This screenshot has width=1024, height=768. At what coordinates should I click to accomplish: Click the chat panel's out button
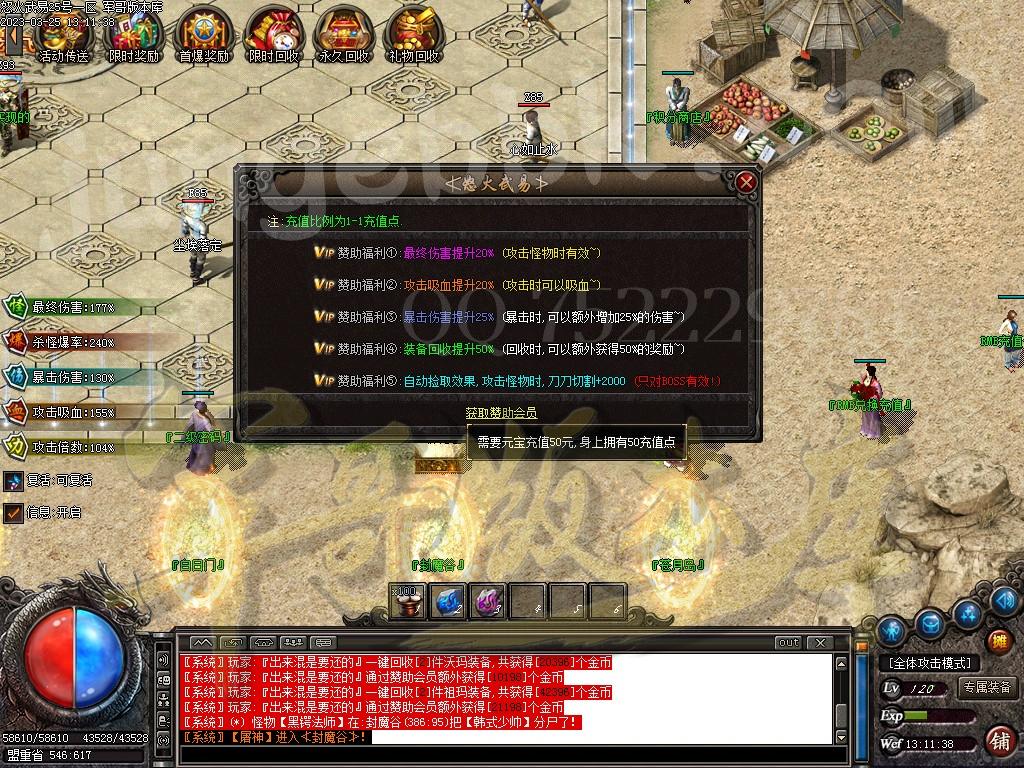point(789,642)
